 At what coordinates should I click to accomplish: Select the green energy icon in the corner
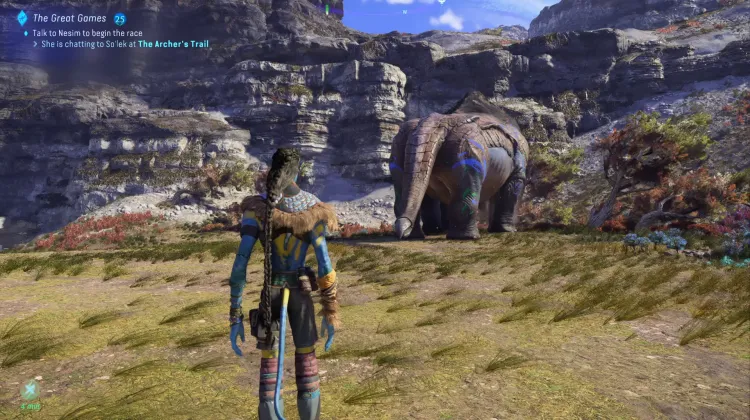[32, 391]
